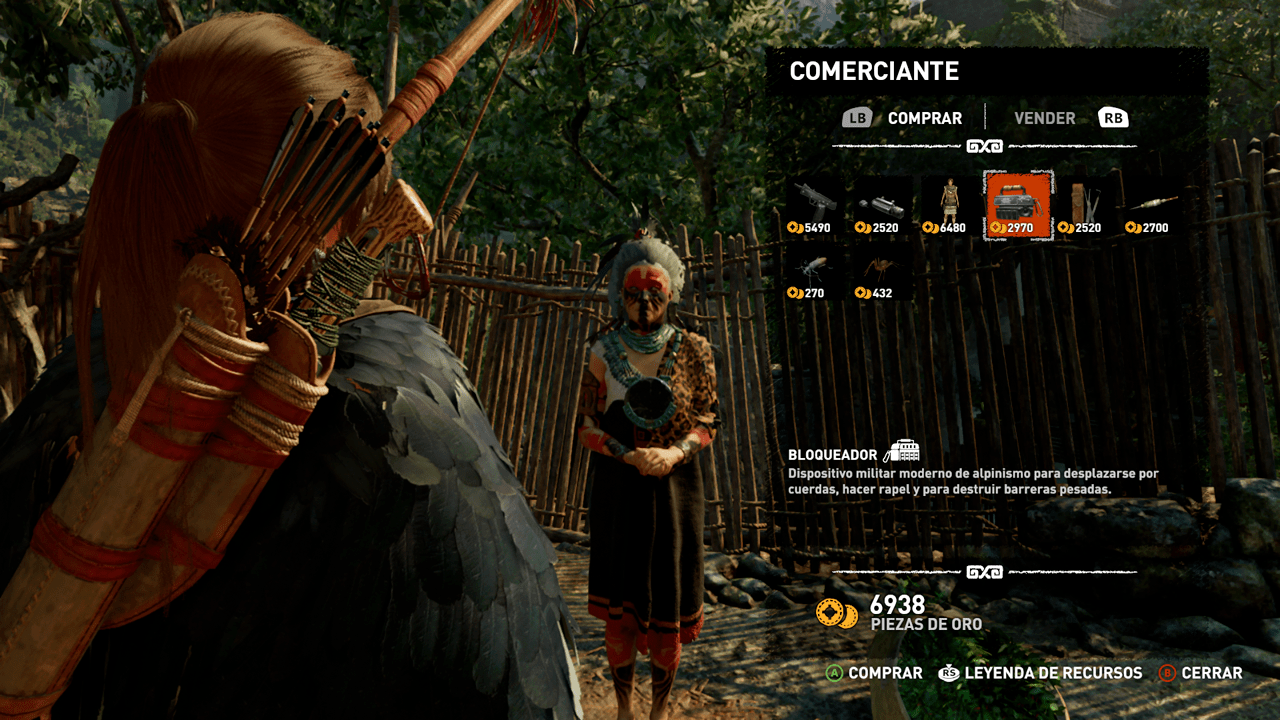Click the PIEZAS DE ORO balance display

900,612
